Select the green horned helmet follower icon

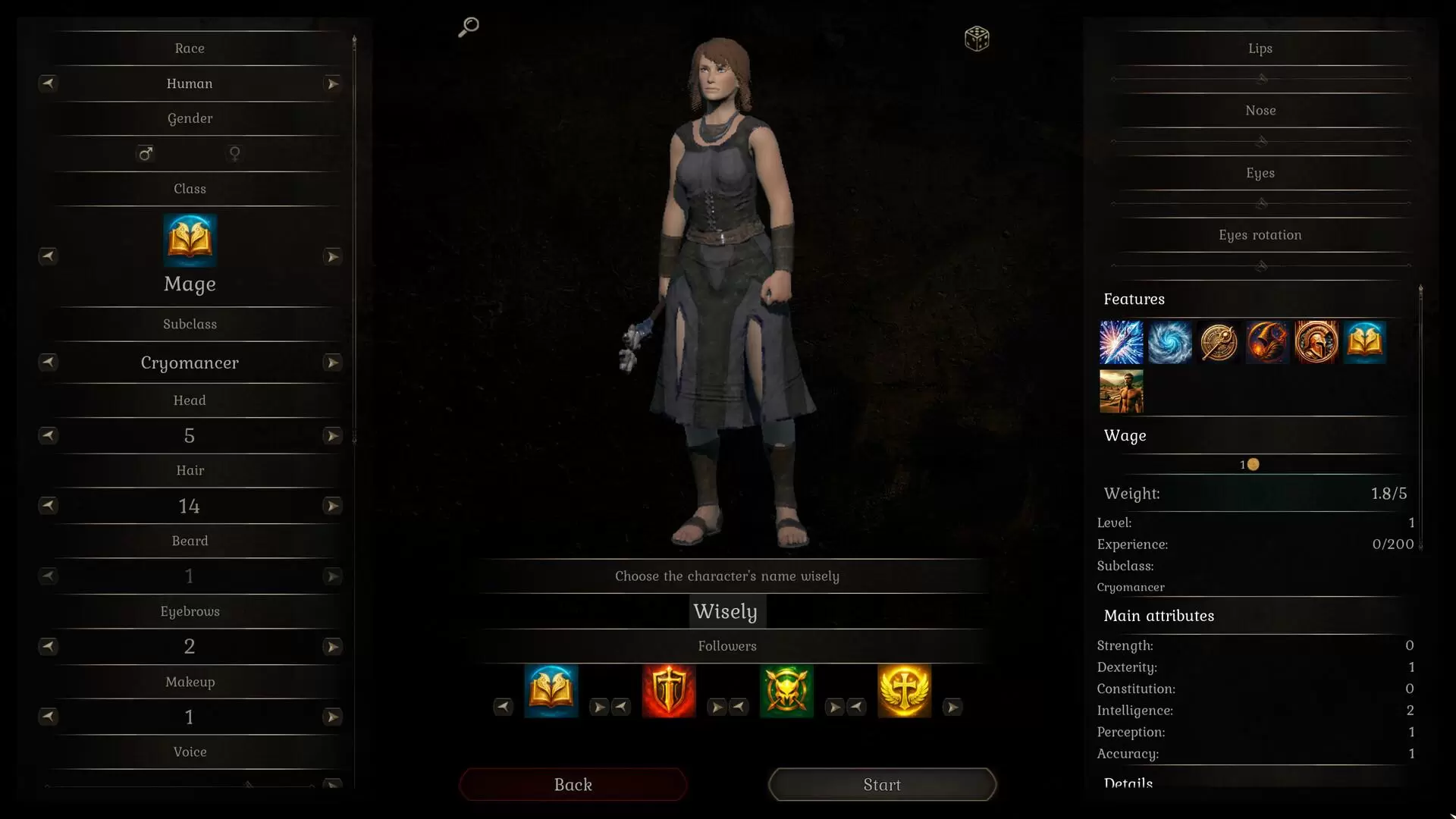click(x=786, y=691)
